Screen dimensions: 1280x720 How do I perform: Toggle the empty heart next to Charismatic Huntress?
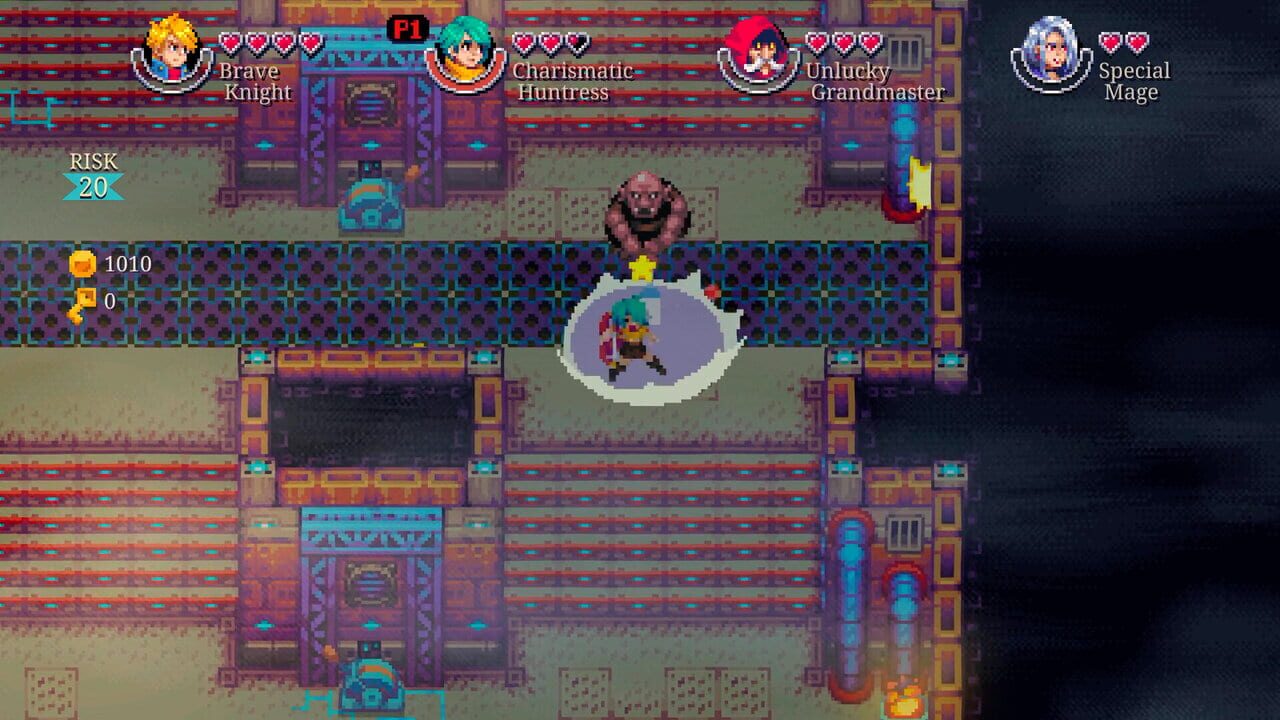click(x=577, y=41)
